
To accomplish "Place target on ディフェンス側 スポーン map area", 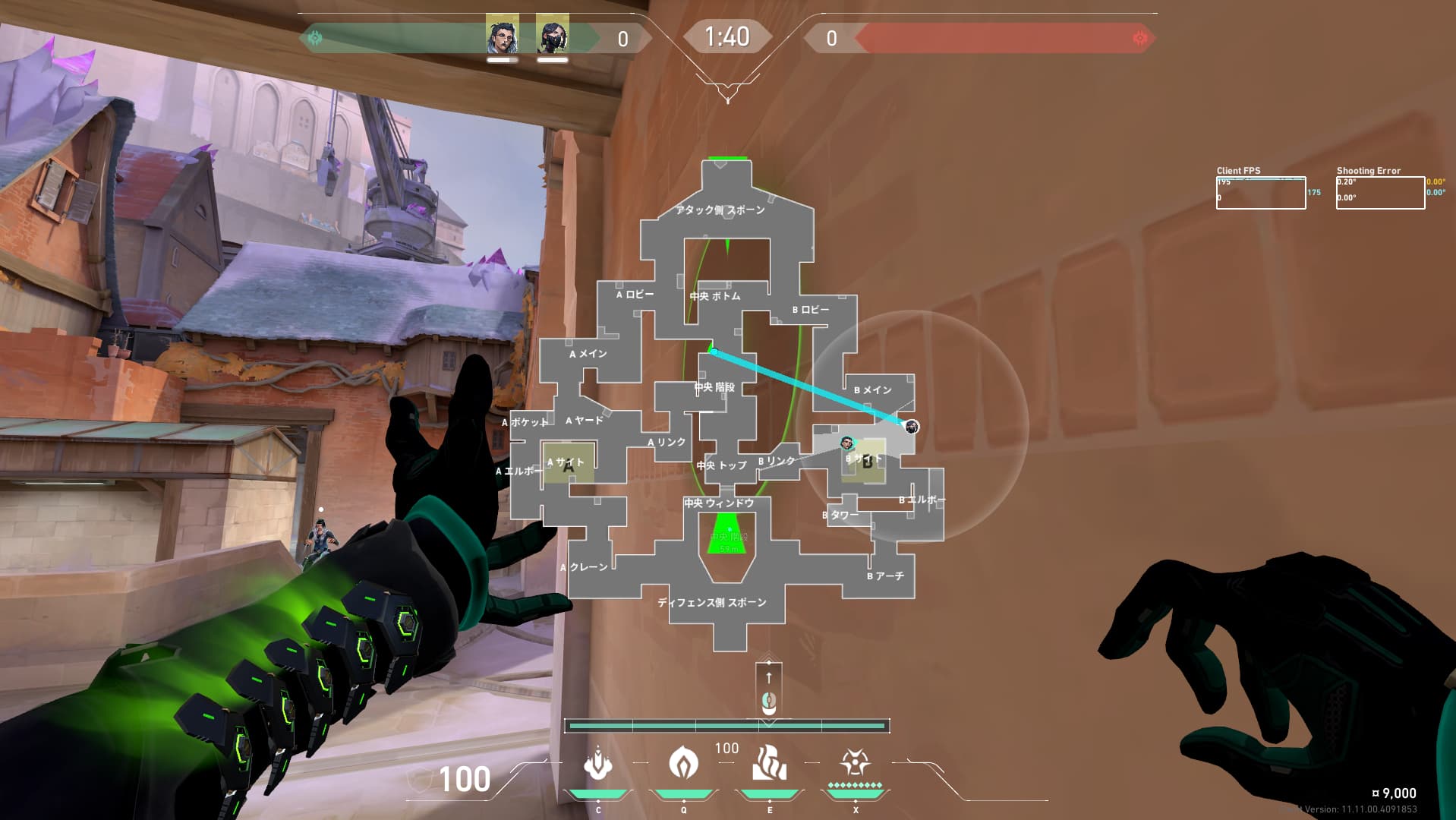I will coord(712,603).
